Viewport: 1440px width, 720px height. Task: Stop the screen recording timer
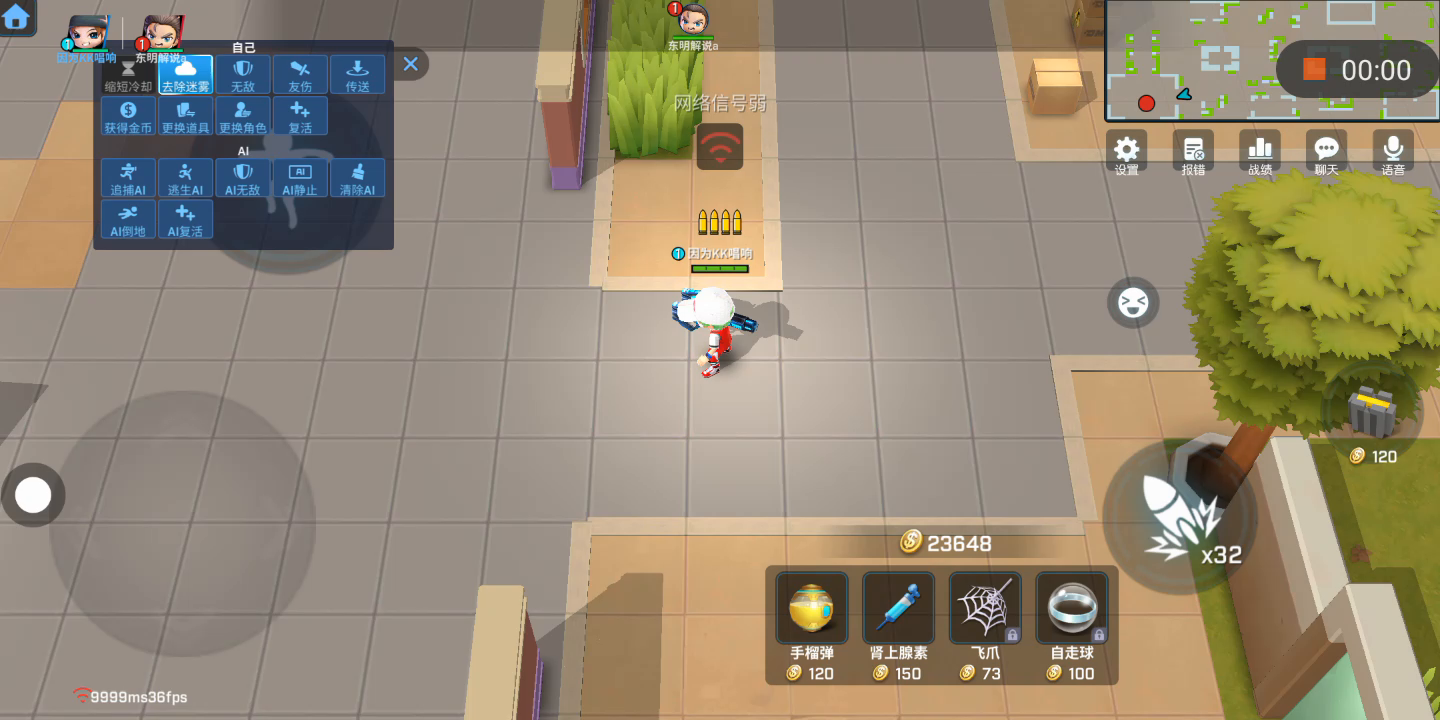(x=1314, y=69)
